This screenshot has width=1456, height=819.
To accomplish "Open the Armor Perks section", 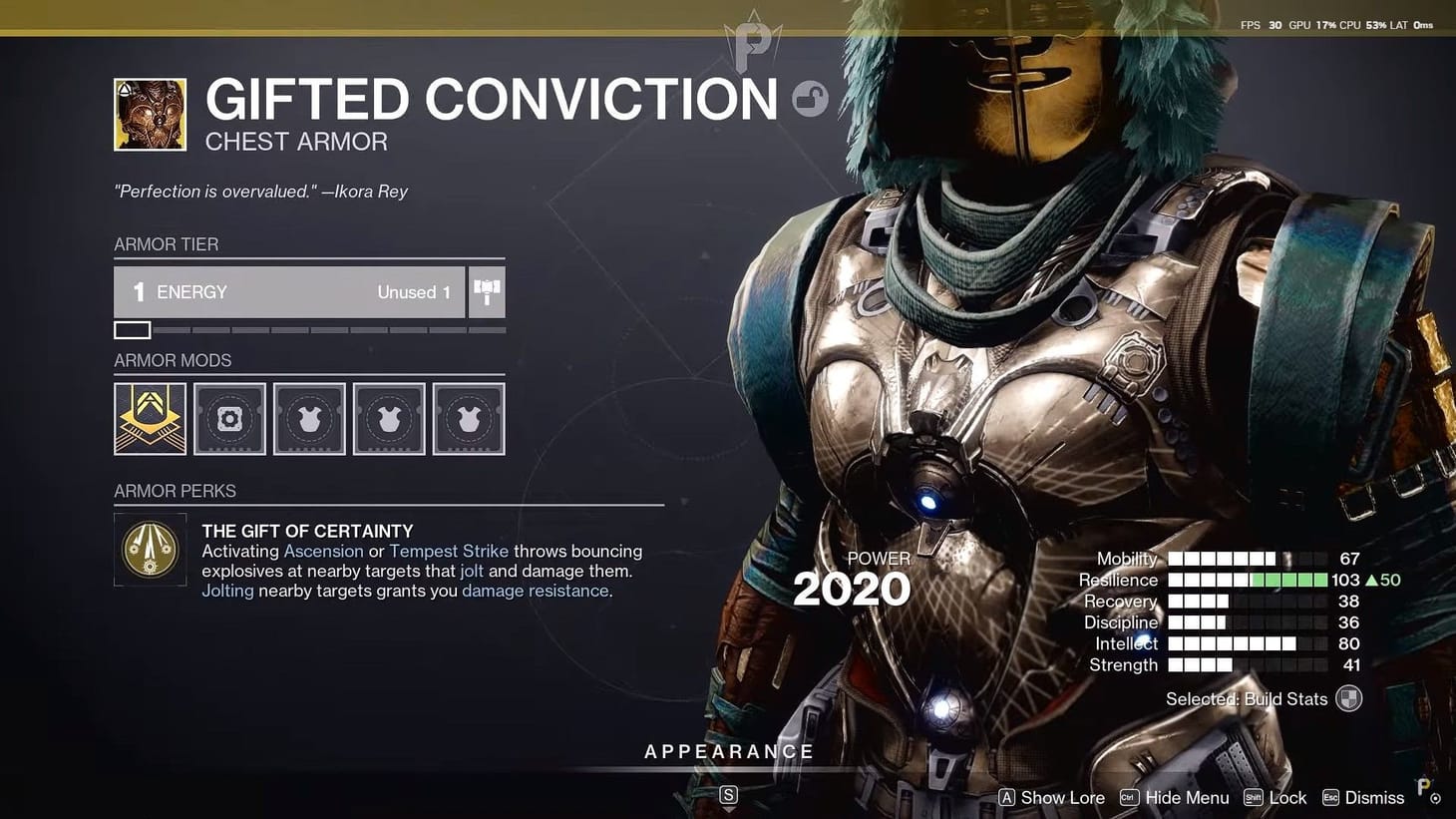I will pos(175,491).
